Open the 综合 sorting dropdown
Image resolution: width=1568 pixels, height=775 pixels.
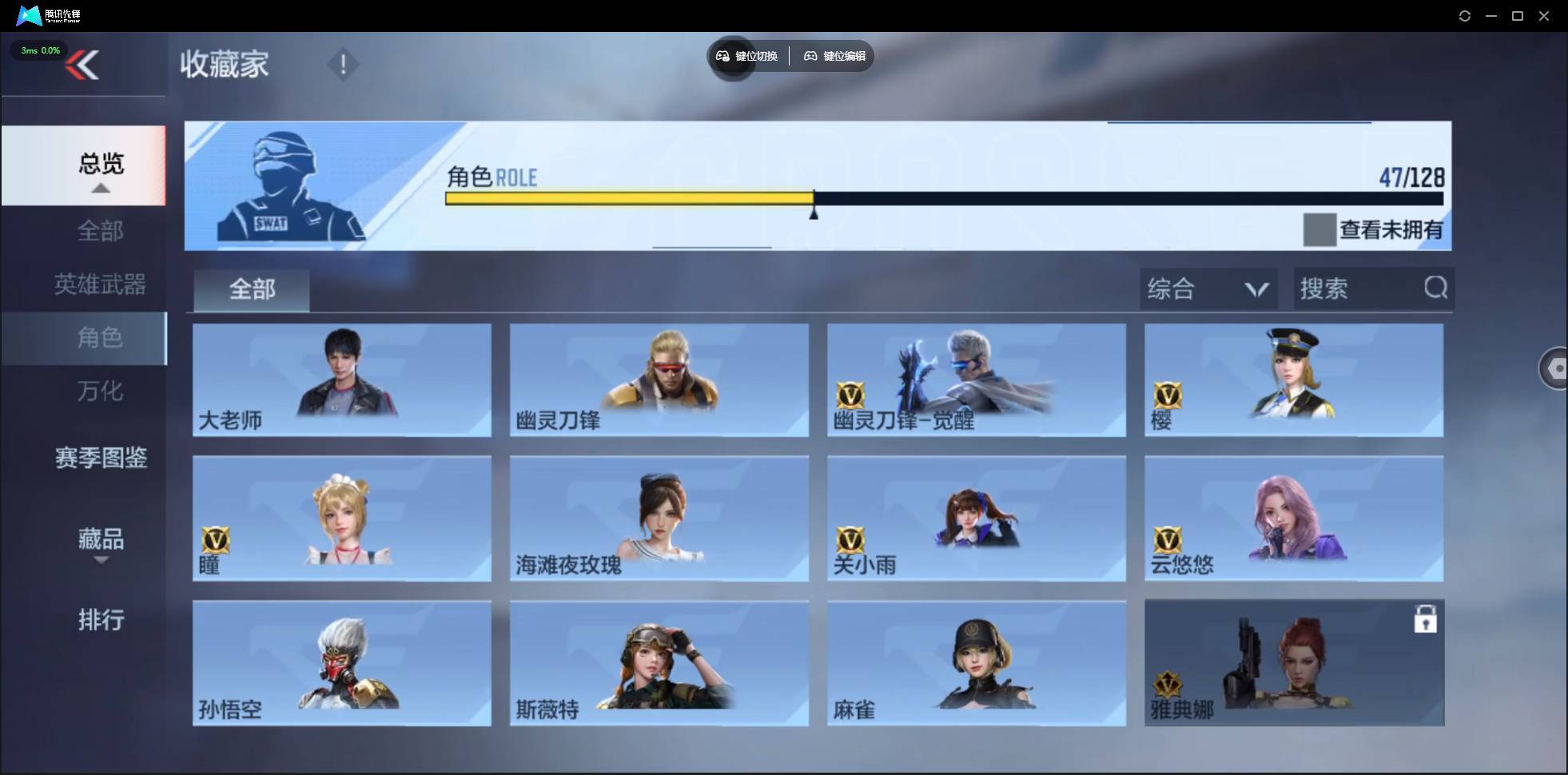1207,288
